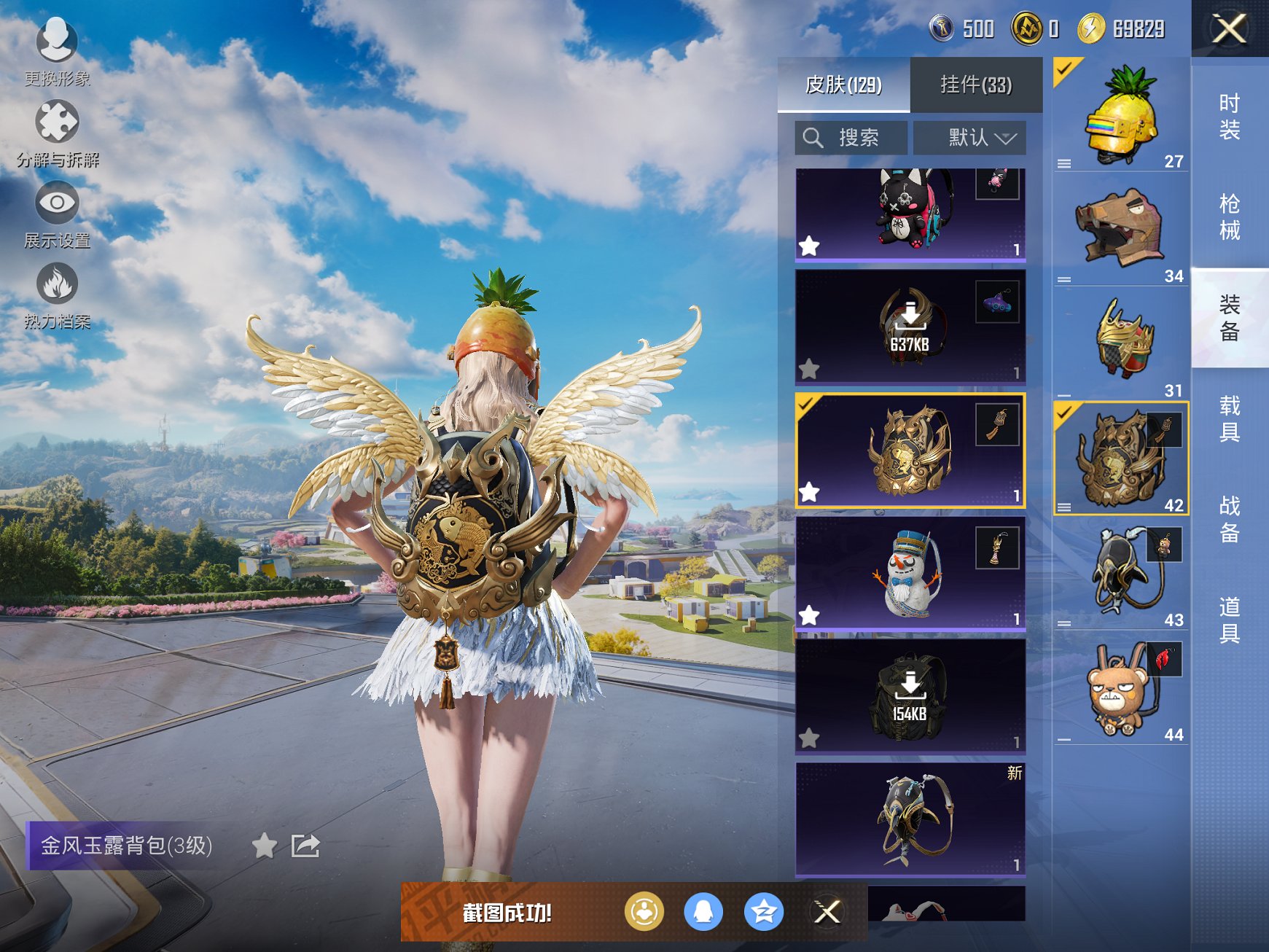Select the pineapple helmet equipment slot
The width and height of the screenshot is (1269, 952).
[x=1120, y=115]
